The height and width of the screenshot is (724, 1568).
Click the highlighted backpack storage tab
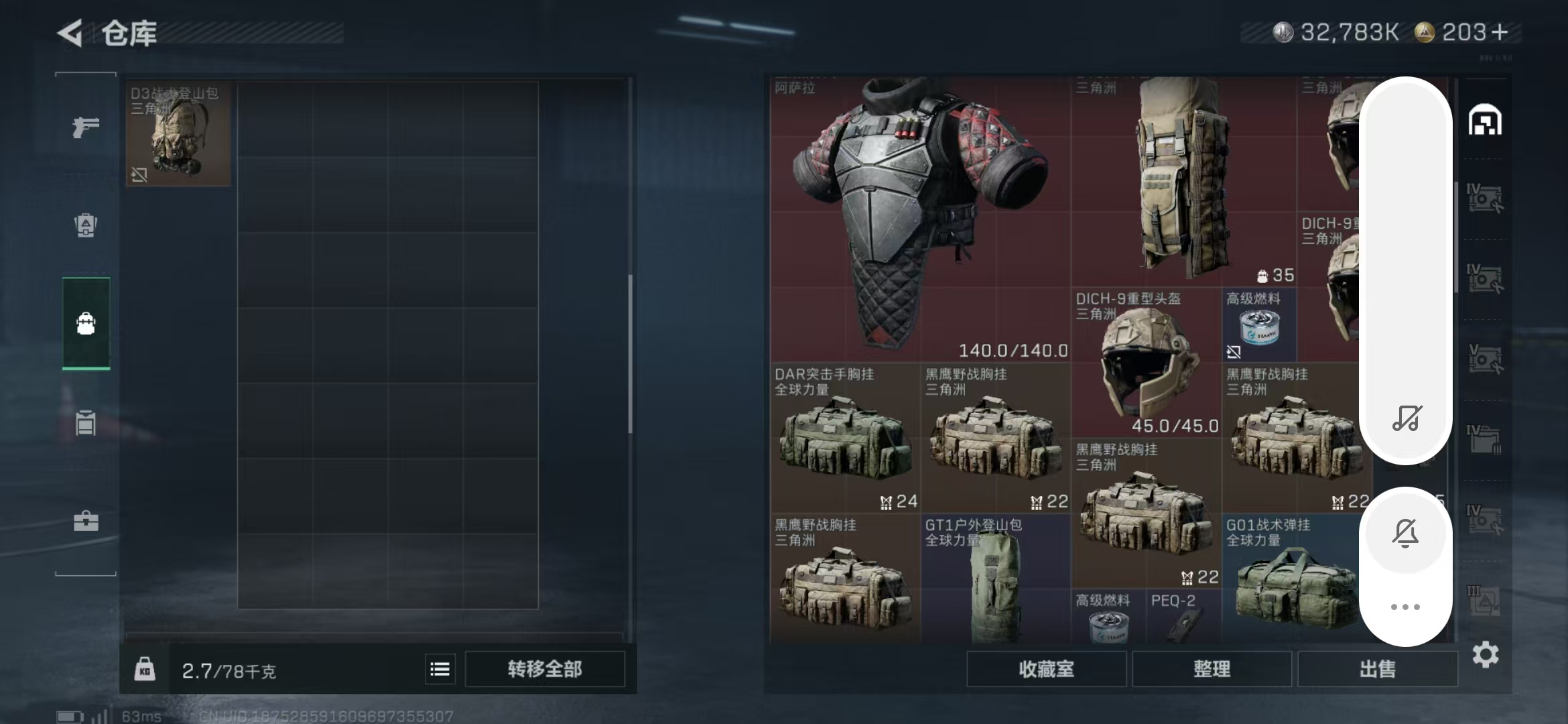pyautogui.click(x=86, y=324)
